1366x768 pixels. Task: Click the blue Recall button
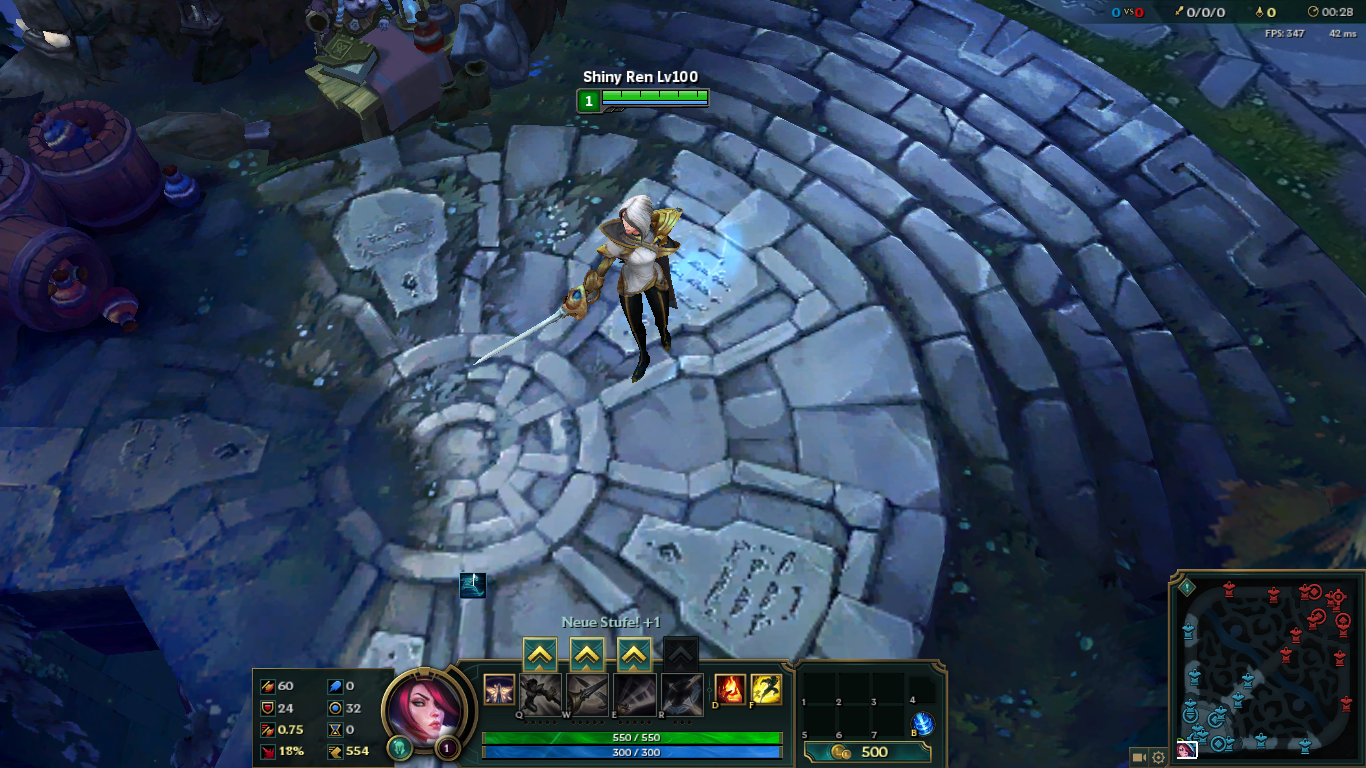click(923, 724)
